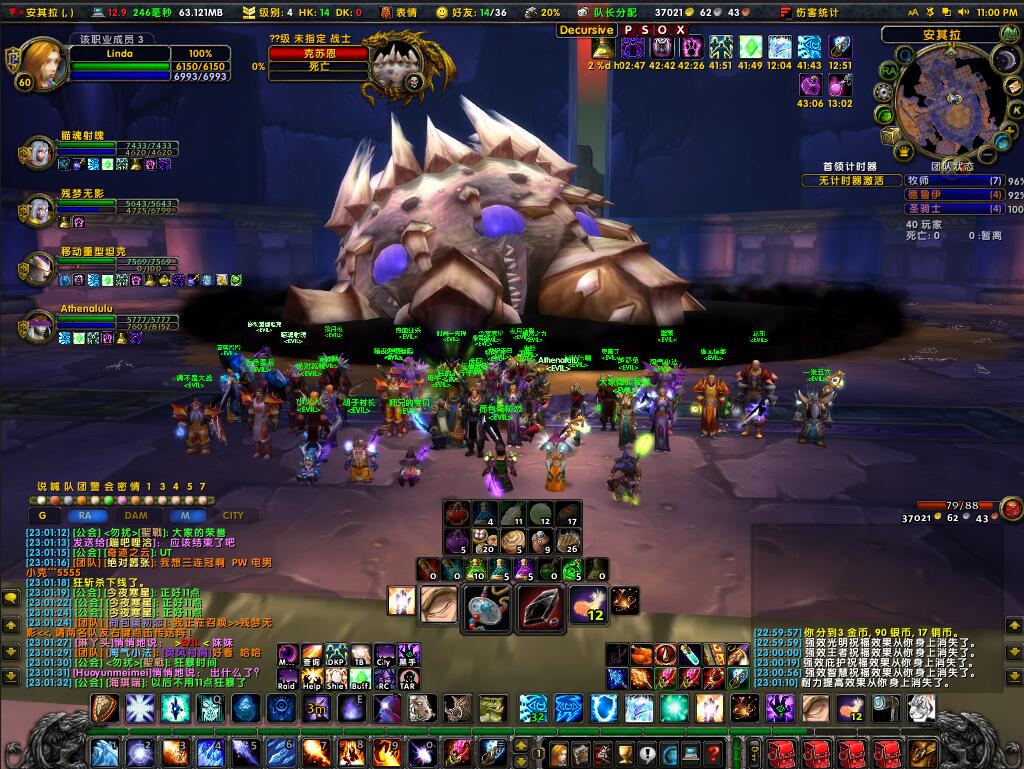Image resolution: width=1024 pixels, height=769 pixels.
Task: Activate the shield icon on upper action bar
Action: 104,708
